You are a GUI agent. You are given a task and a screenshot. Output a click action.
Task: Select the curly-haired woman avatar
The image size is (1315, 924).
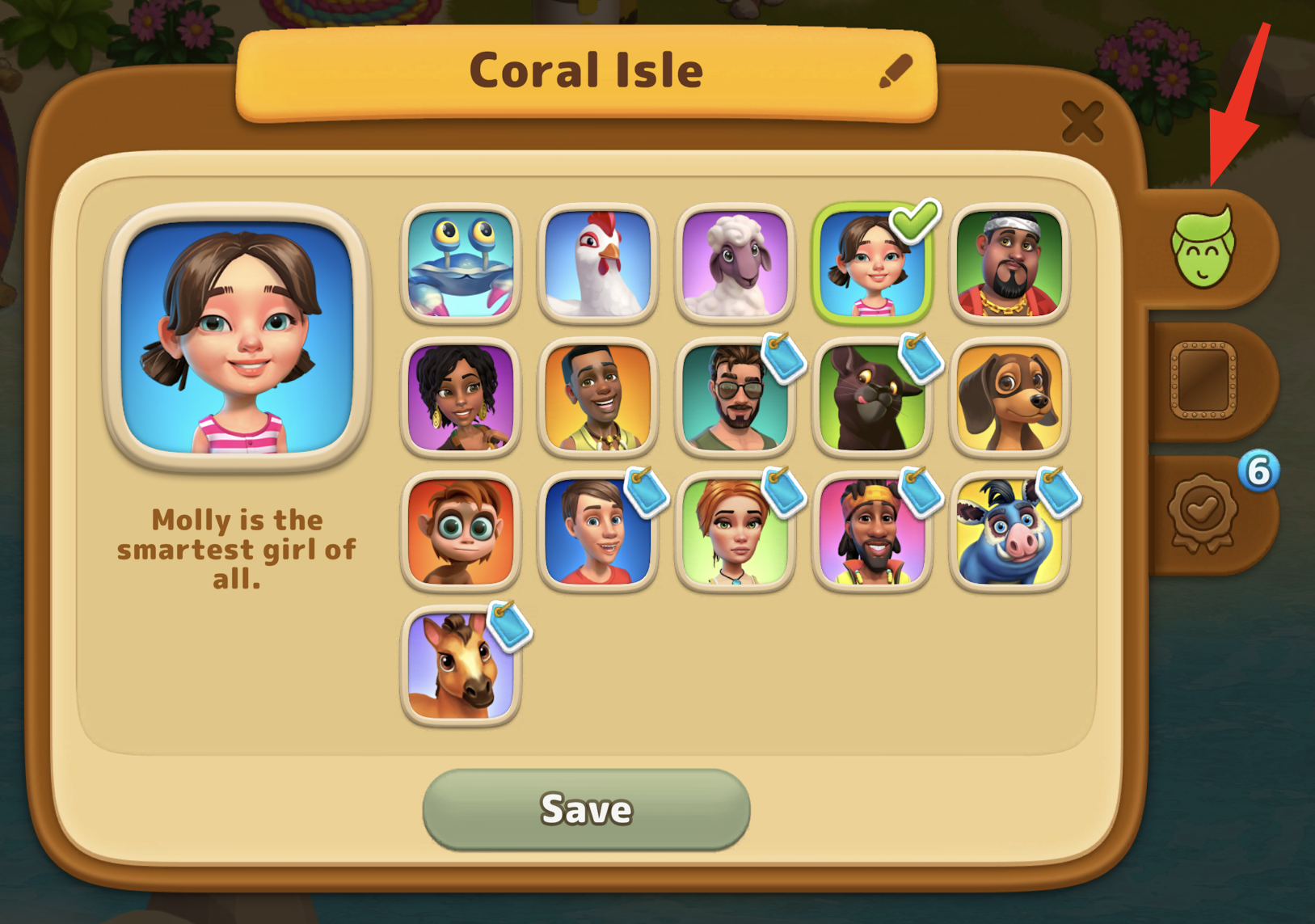(461, 397)
